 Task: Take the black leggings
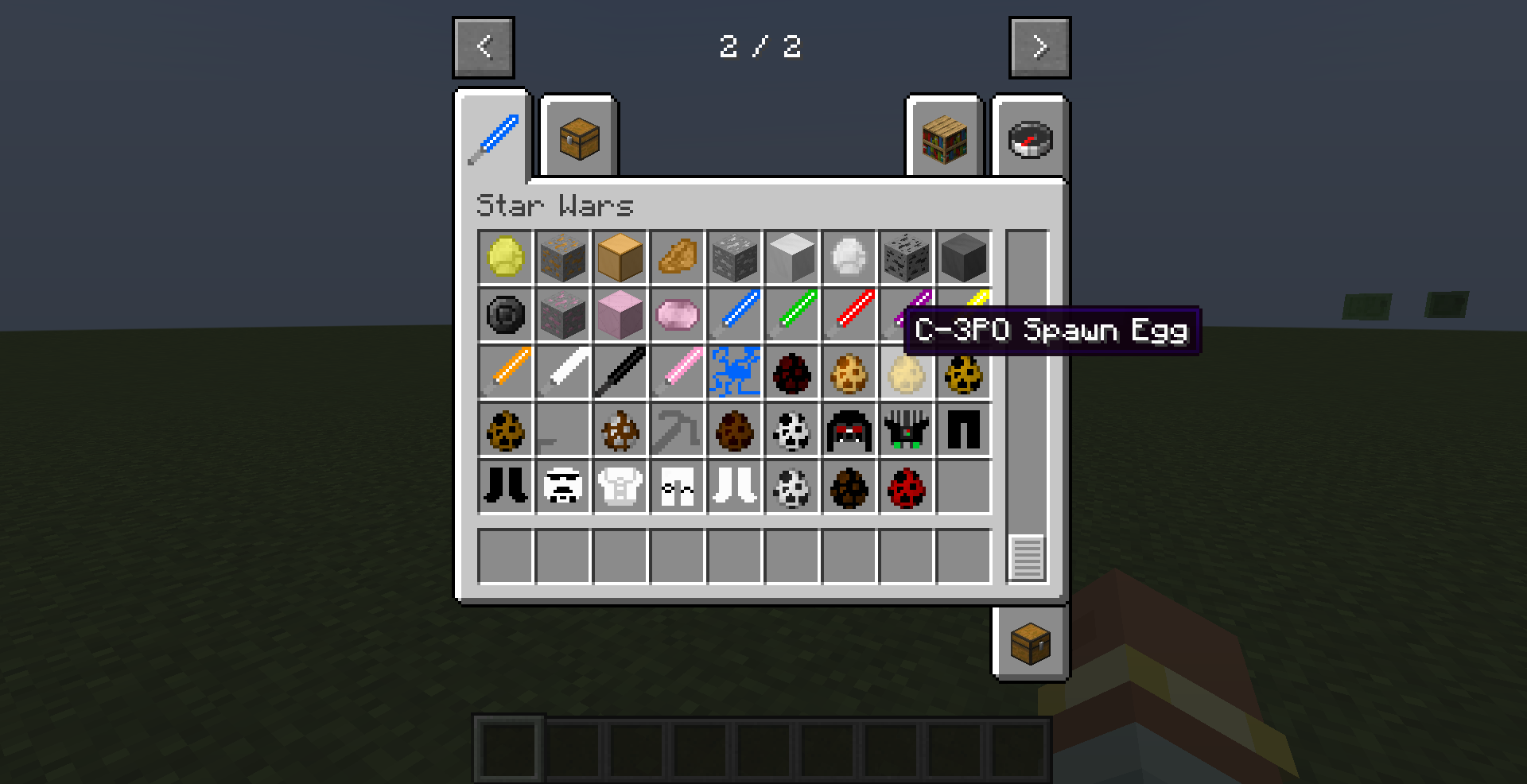pyautogui.click(x=964, y=429)
